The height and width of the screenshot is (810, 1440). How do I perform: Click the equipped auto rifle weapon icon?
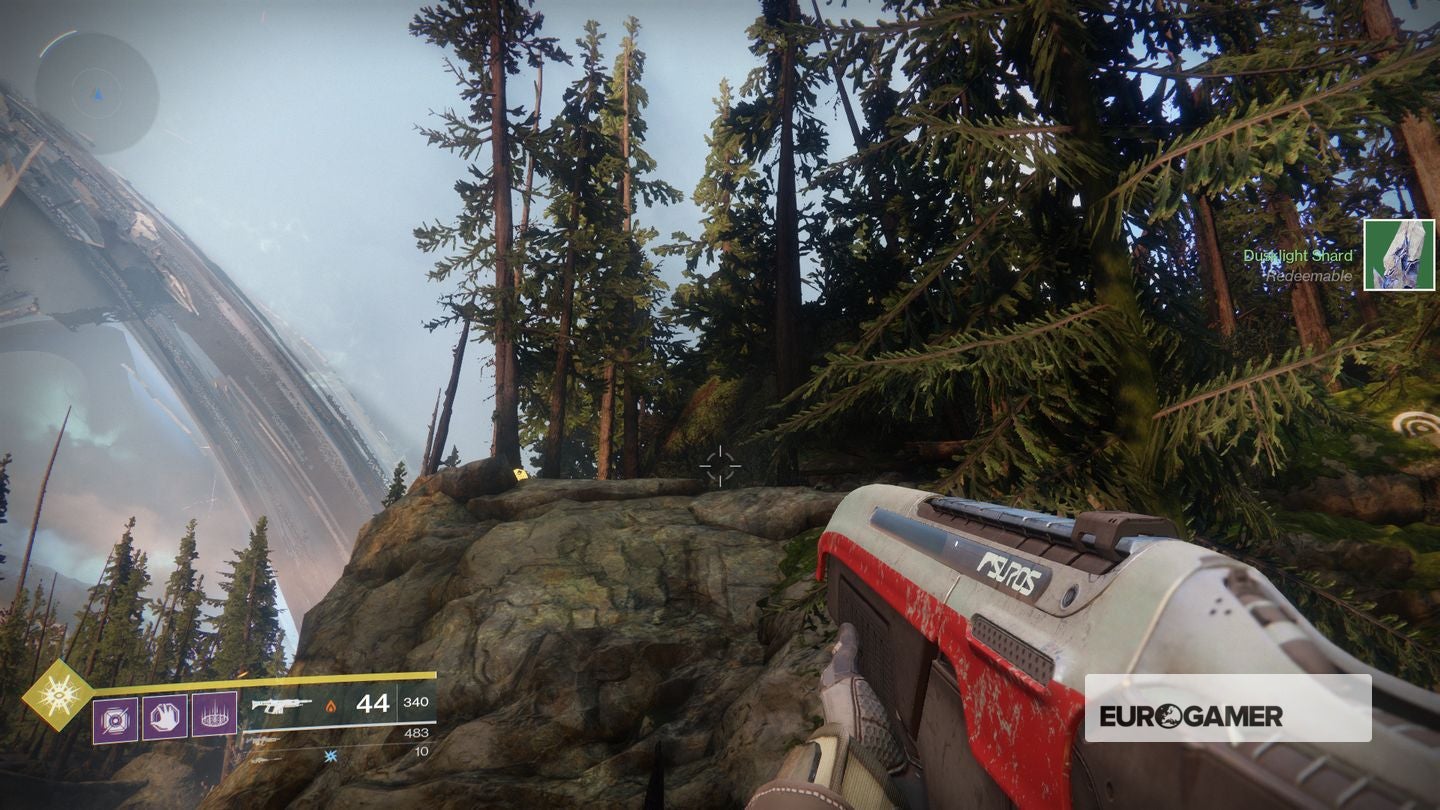pyautogui.click(x=281, y=705)
